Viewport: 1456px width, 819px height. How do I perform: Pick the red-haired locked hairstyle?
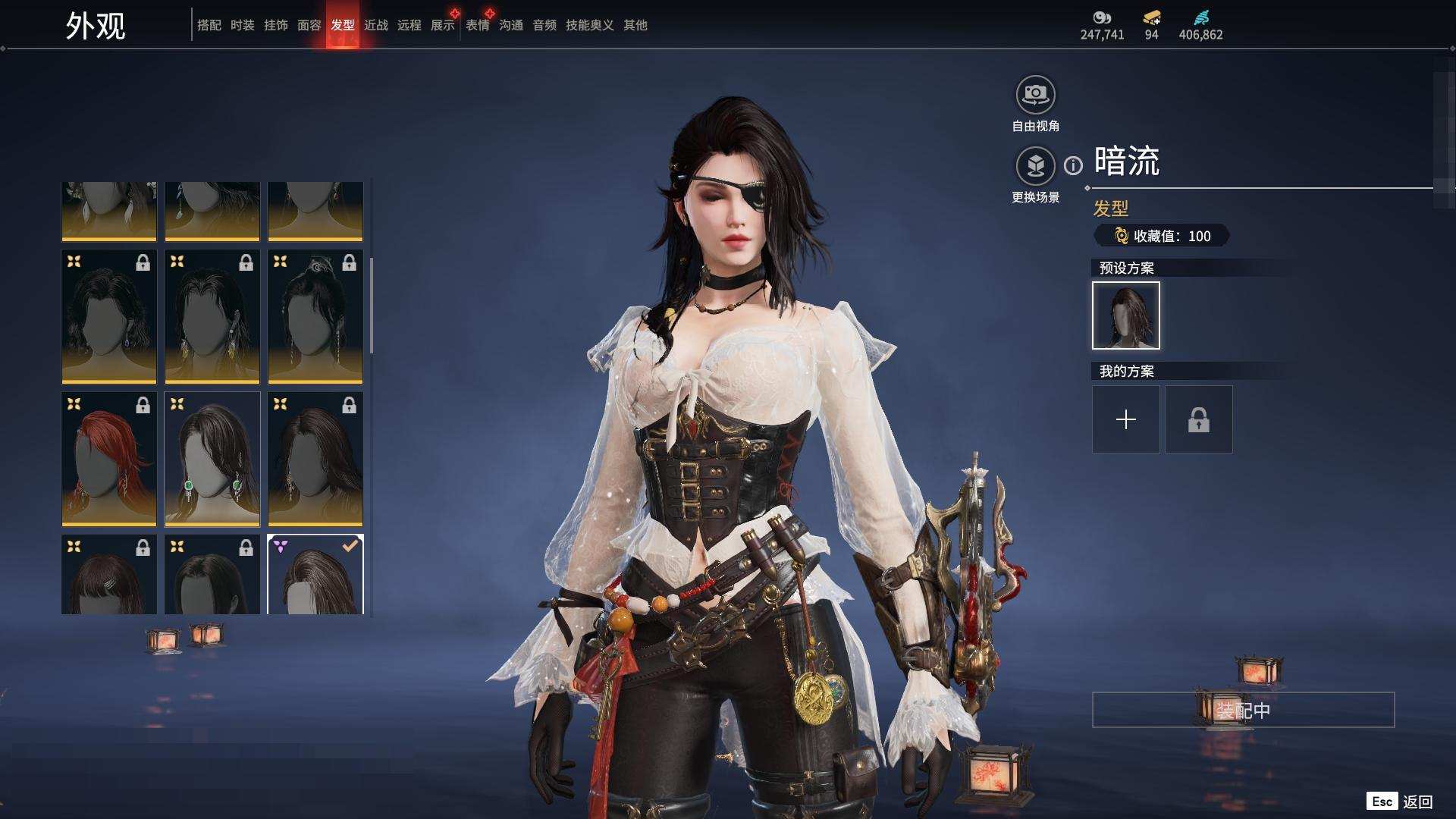pyautogui.click(x=108, y=459)
